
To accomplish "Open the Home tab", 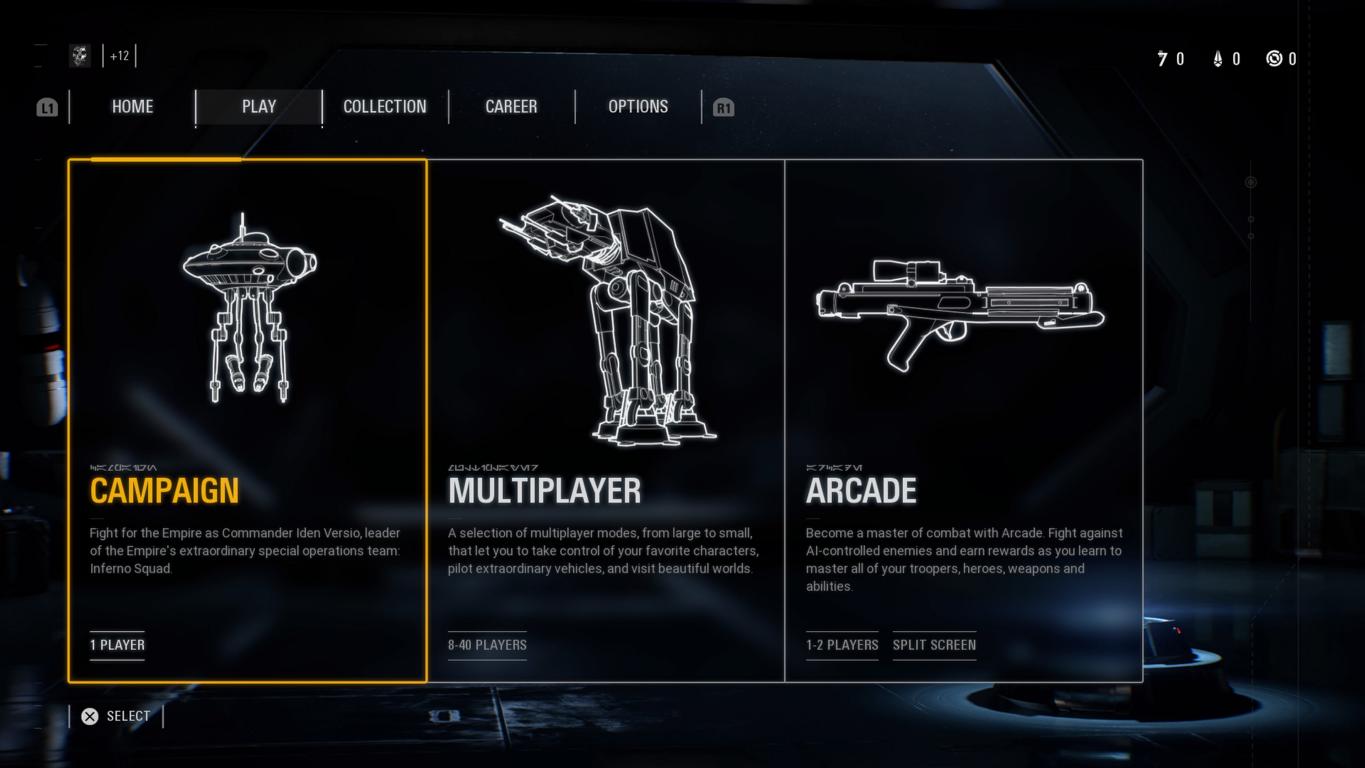I will pyautogui.click(x=132, y=107).
